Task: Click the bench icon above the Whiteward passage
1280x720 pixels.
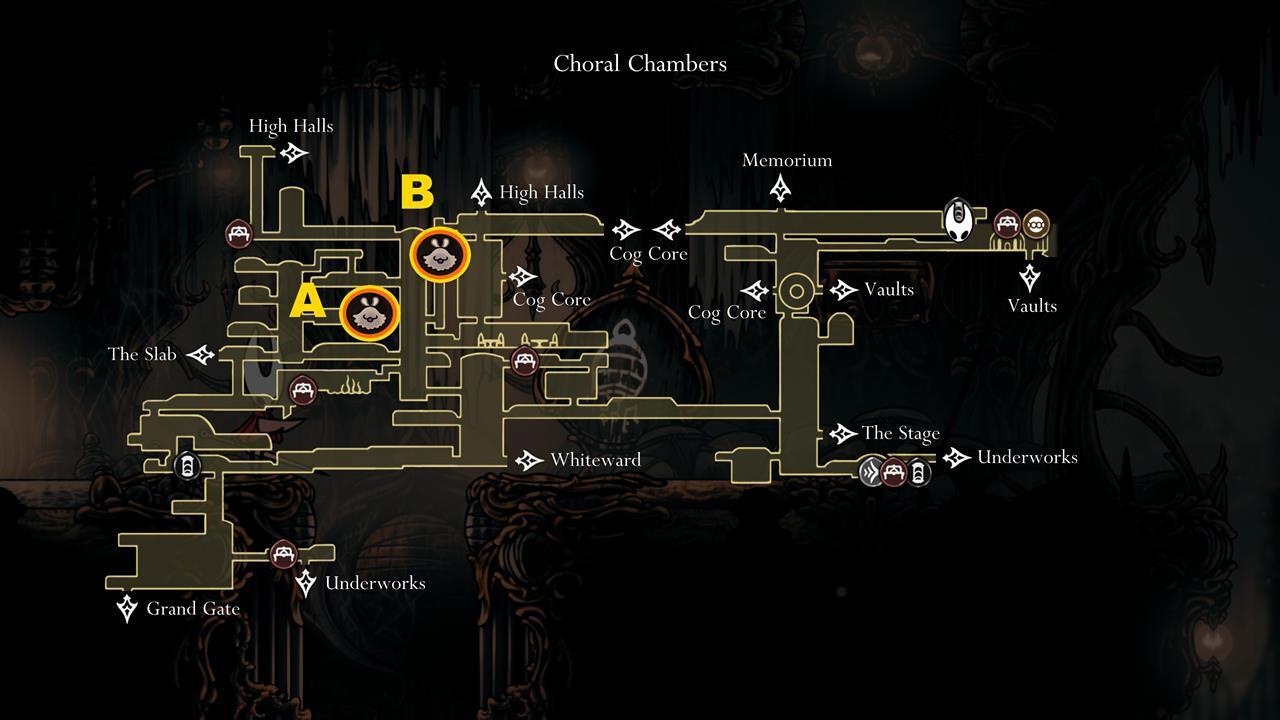Action: [524, 362]
